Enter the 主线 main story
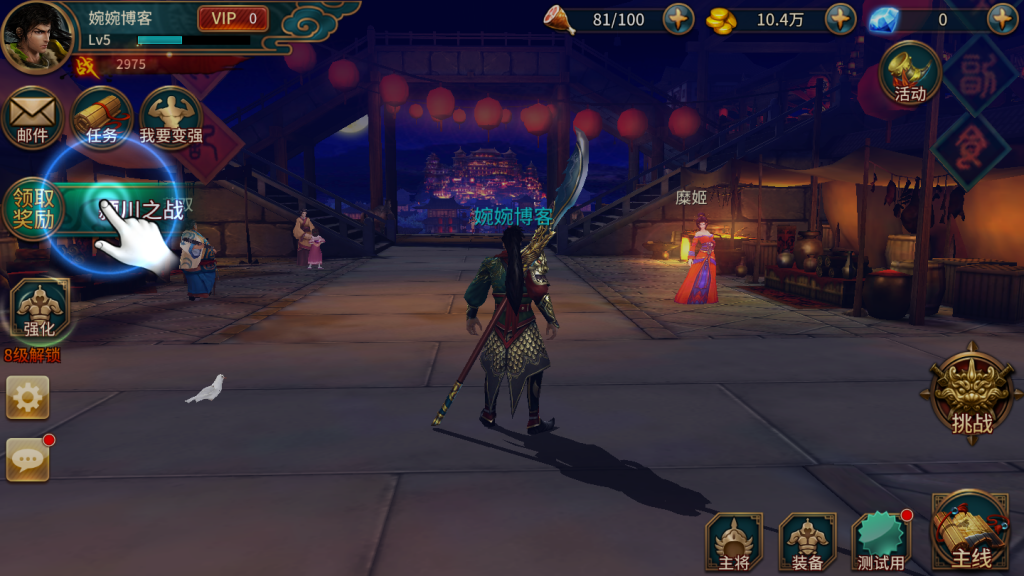 (970, 533)
